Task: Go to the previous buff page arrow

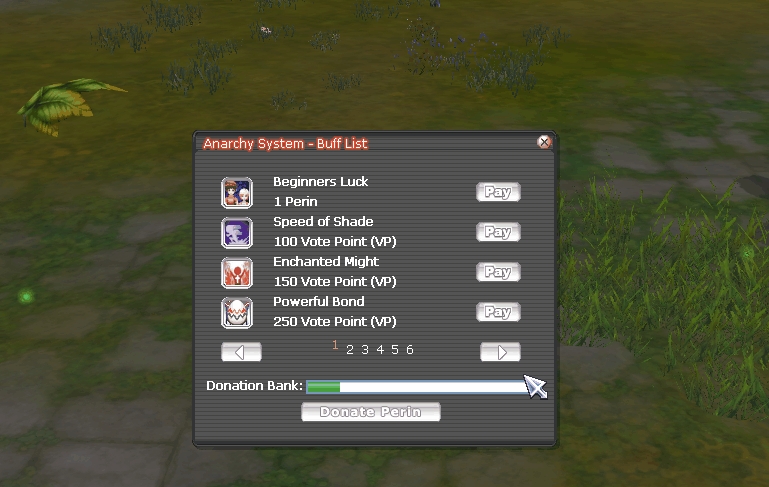Action: tap(241, 352)
